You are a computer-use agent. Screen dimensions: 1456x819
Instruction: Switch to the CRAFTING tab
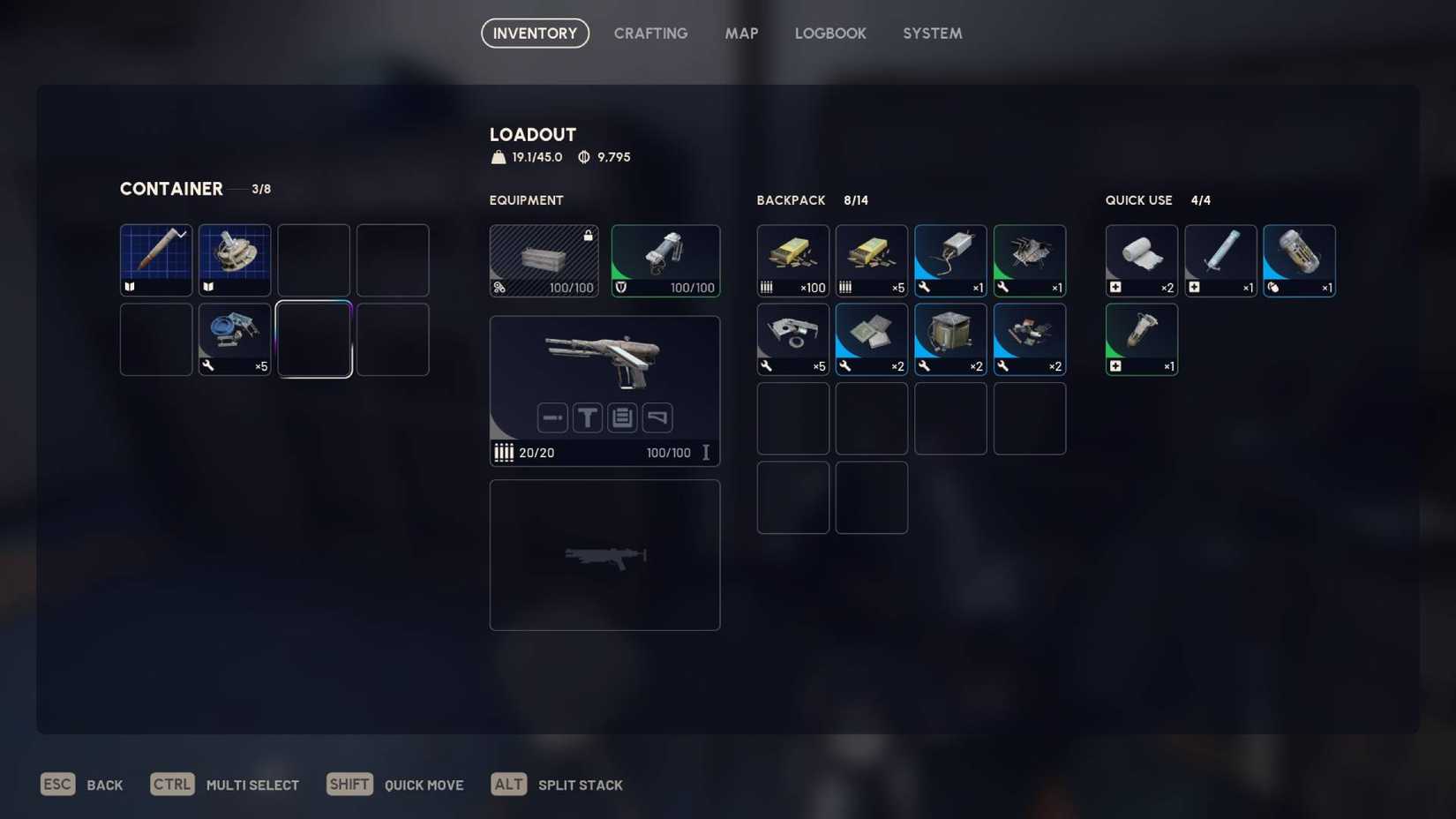click(650, 33)
